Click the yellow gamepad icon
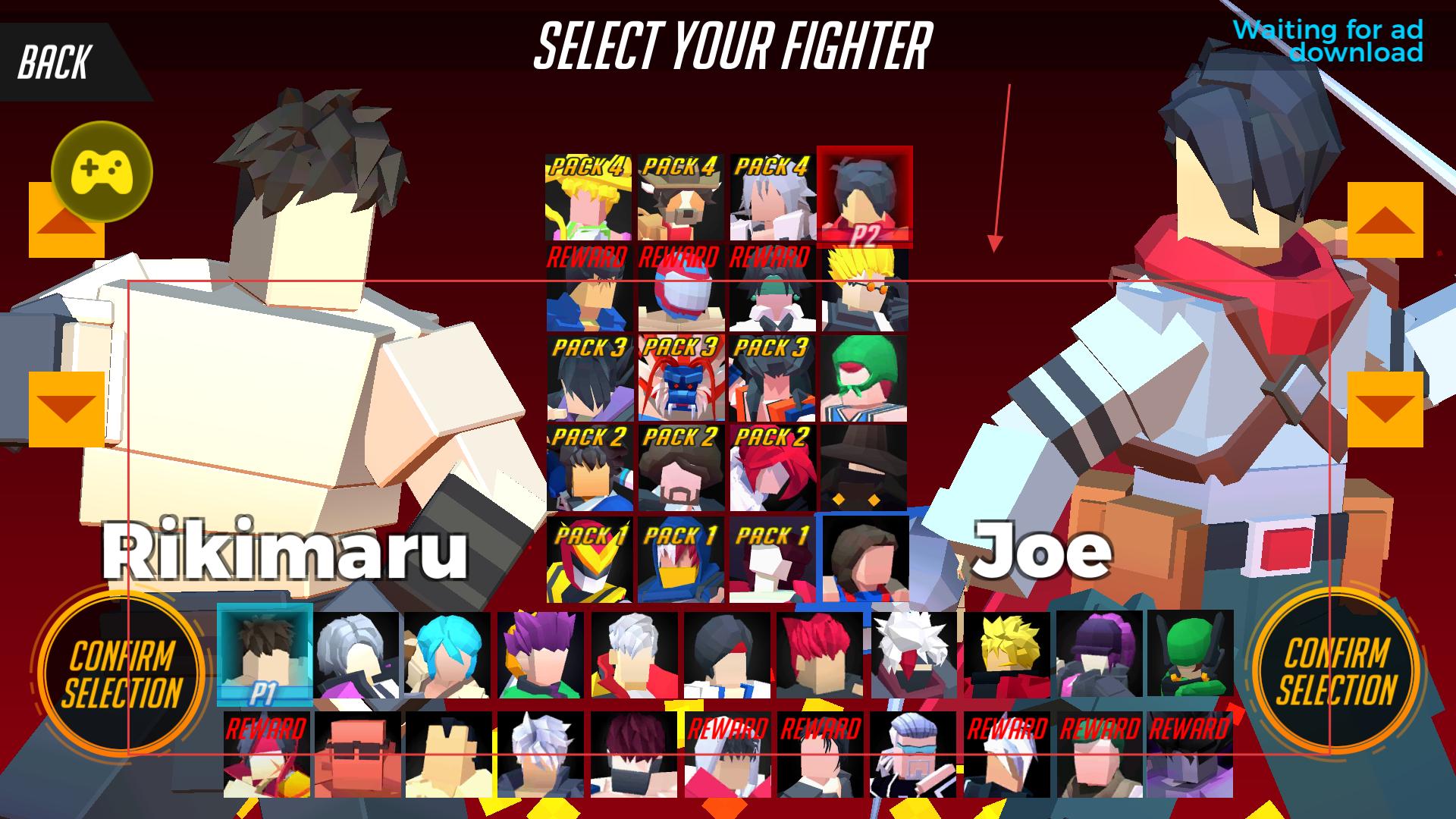 pos(102,171)
